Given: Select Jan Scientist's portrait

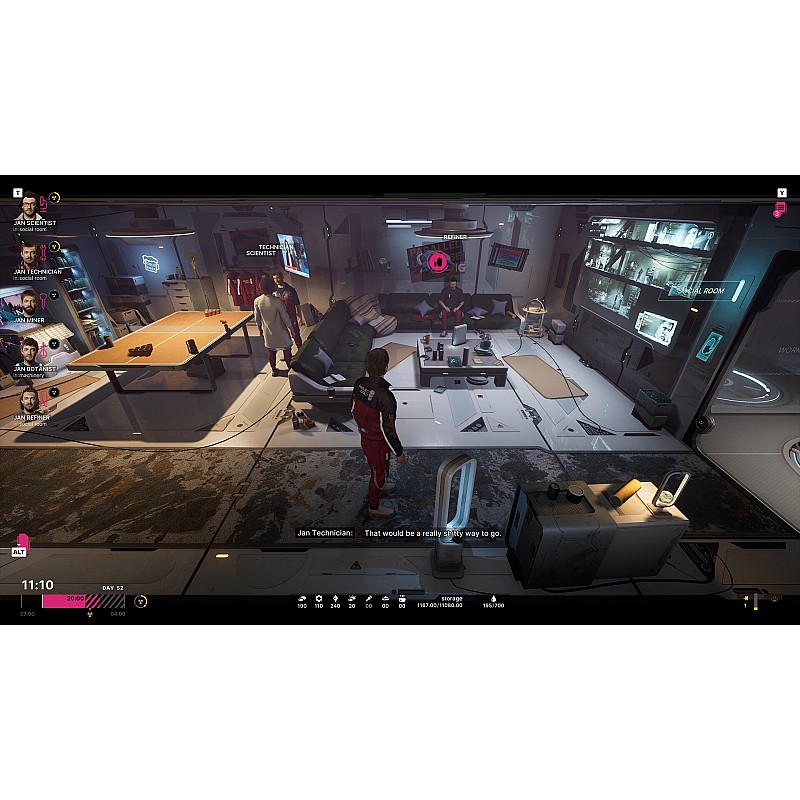Looking at the screenshot, I should coord(27,205).
